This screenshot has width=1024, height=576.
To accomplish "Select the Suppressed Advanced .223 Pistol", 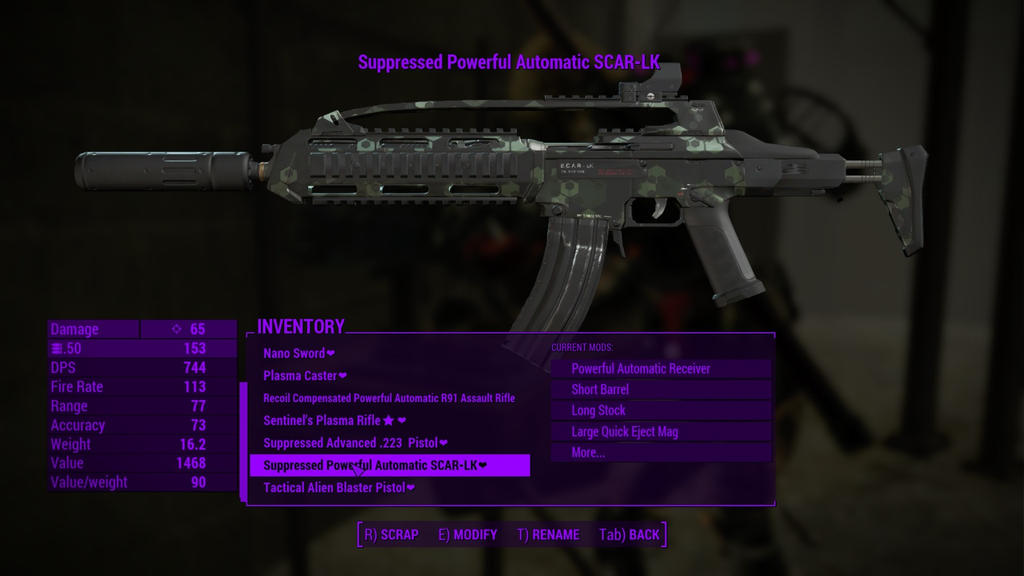I will click(x=355, y=443).
